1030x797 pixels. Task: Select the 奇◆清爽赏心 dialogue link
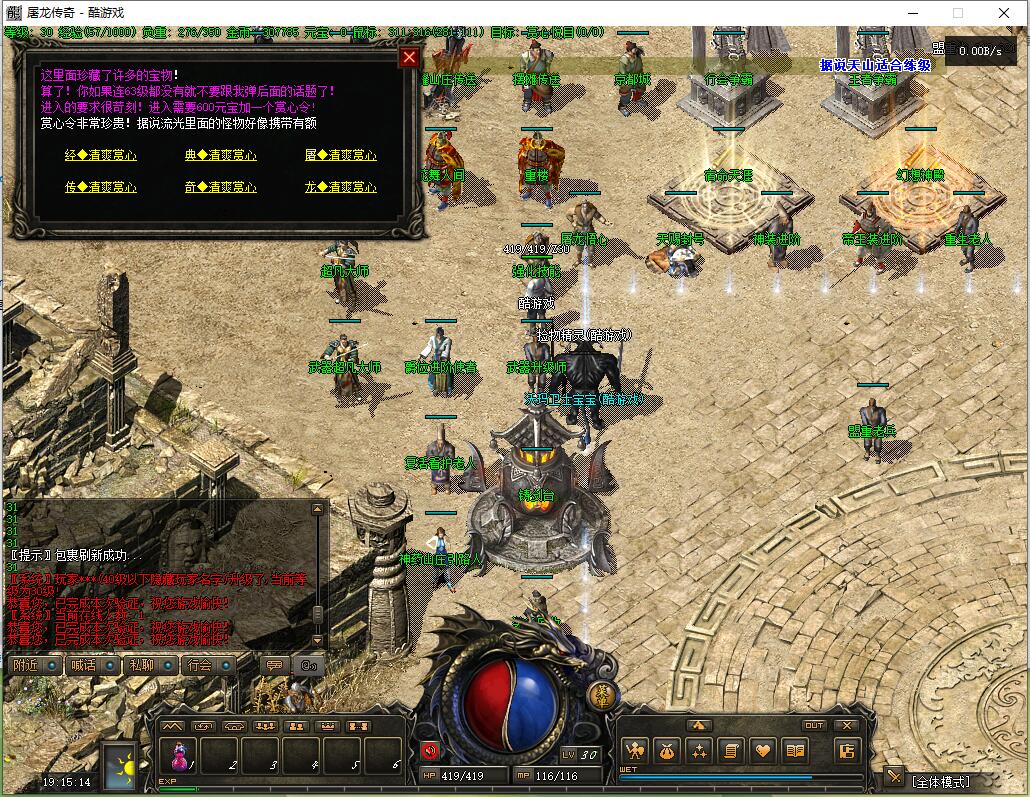(220, 187)
